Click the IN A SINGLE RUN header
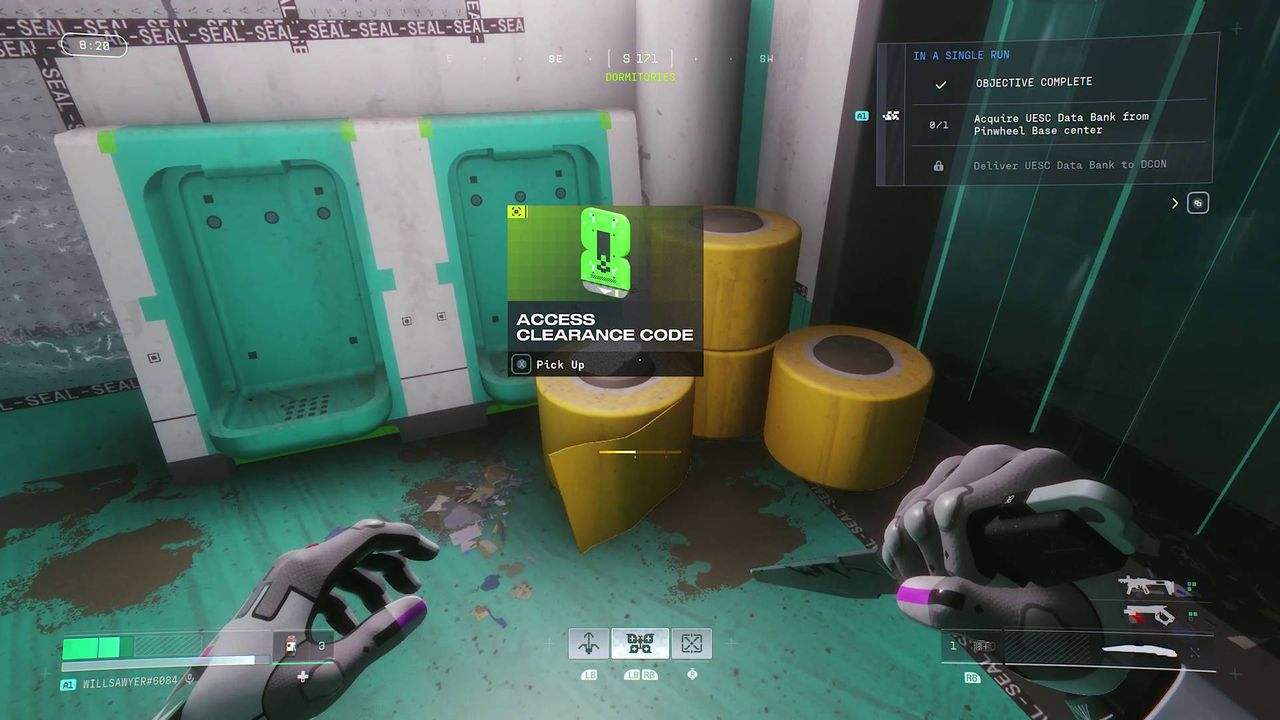The image size is (1280, 720). tap(961, 55)
